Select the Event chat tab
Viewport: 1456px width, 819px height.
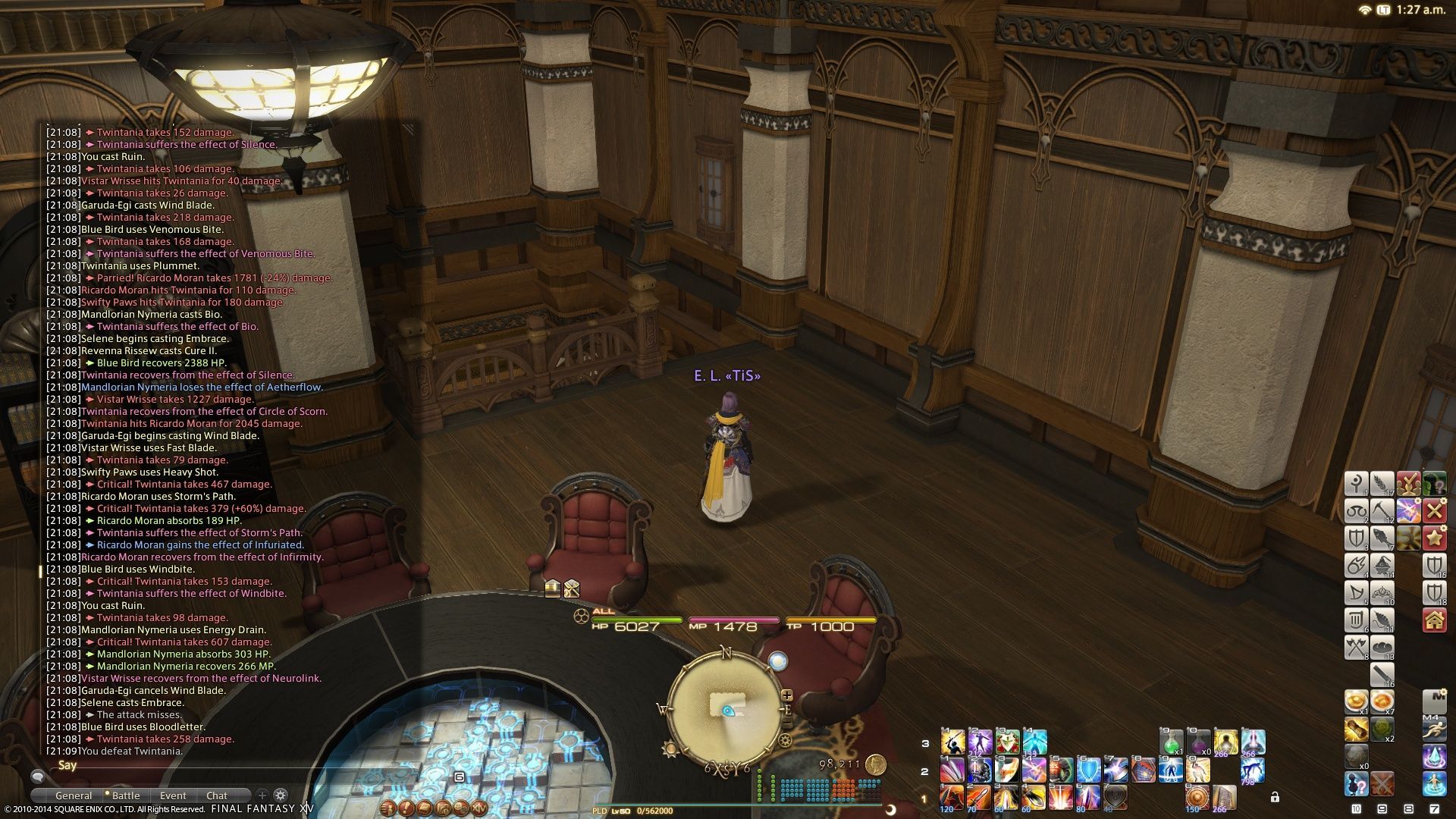point(173,795)
